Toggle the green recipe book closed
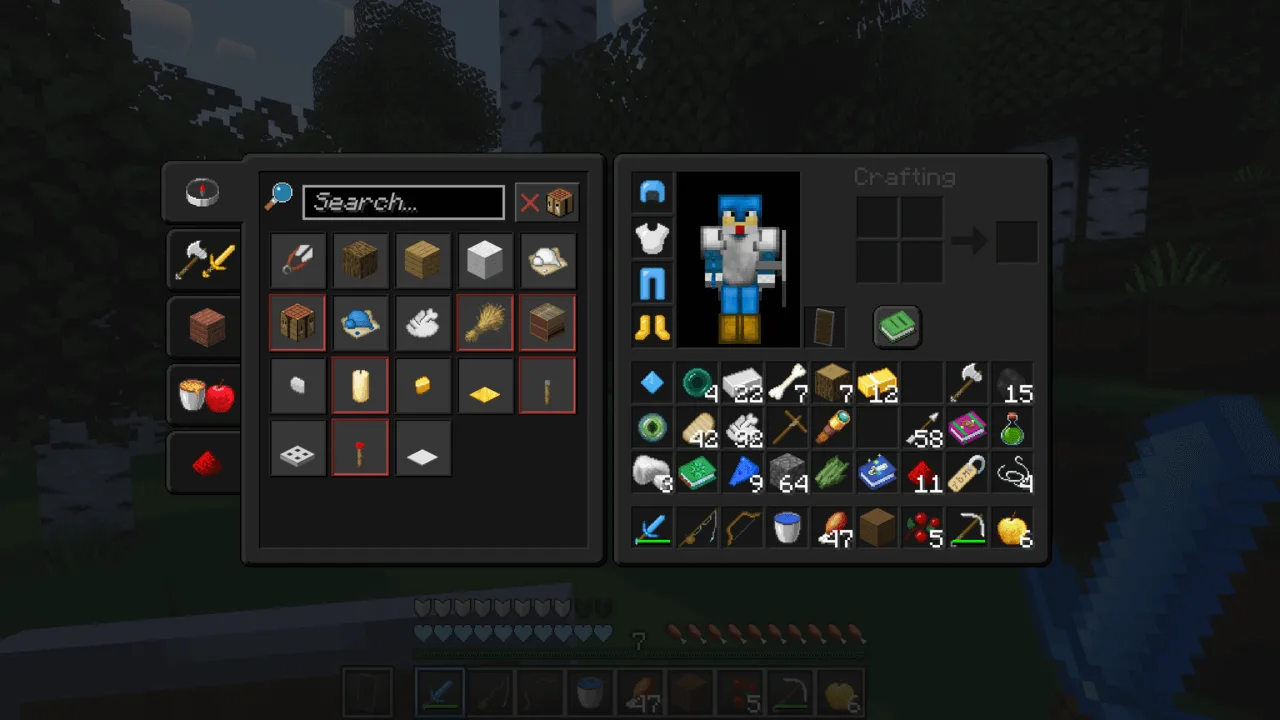Screen dimensions: 1280x720 [x=896, y=326]
